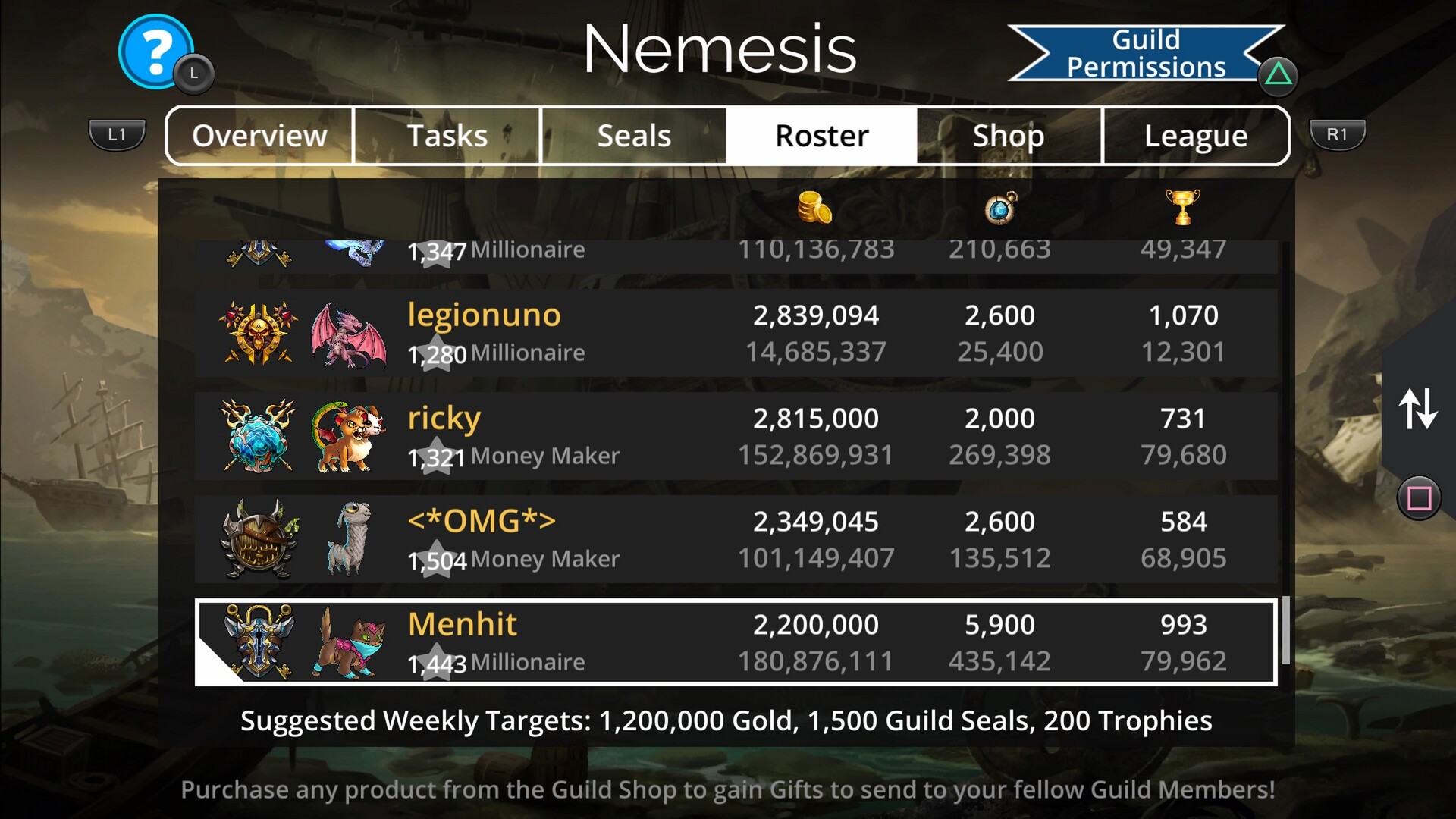Select the Roster tab

tap(821, 136)
